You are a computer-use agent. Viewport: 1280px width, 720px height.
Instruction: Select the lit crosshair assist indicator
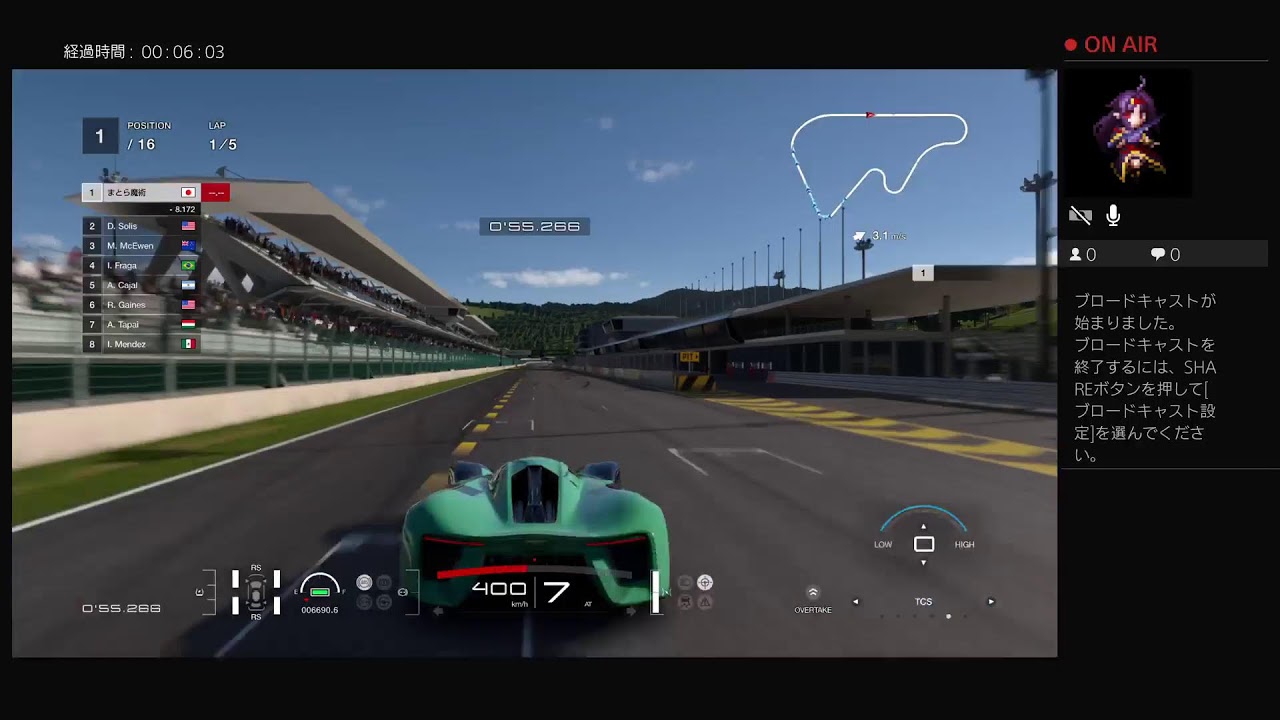(x=705, y=582)
